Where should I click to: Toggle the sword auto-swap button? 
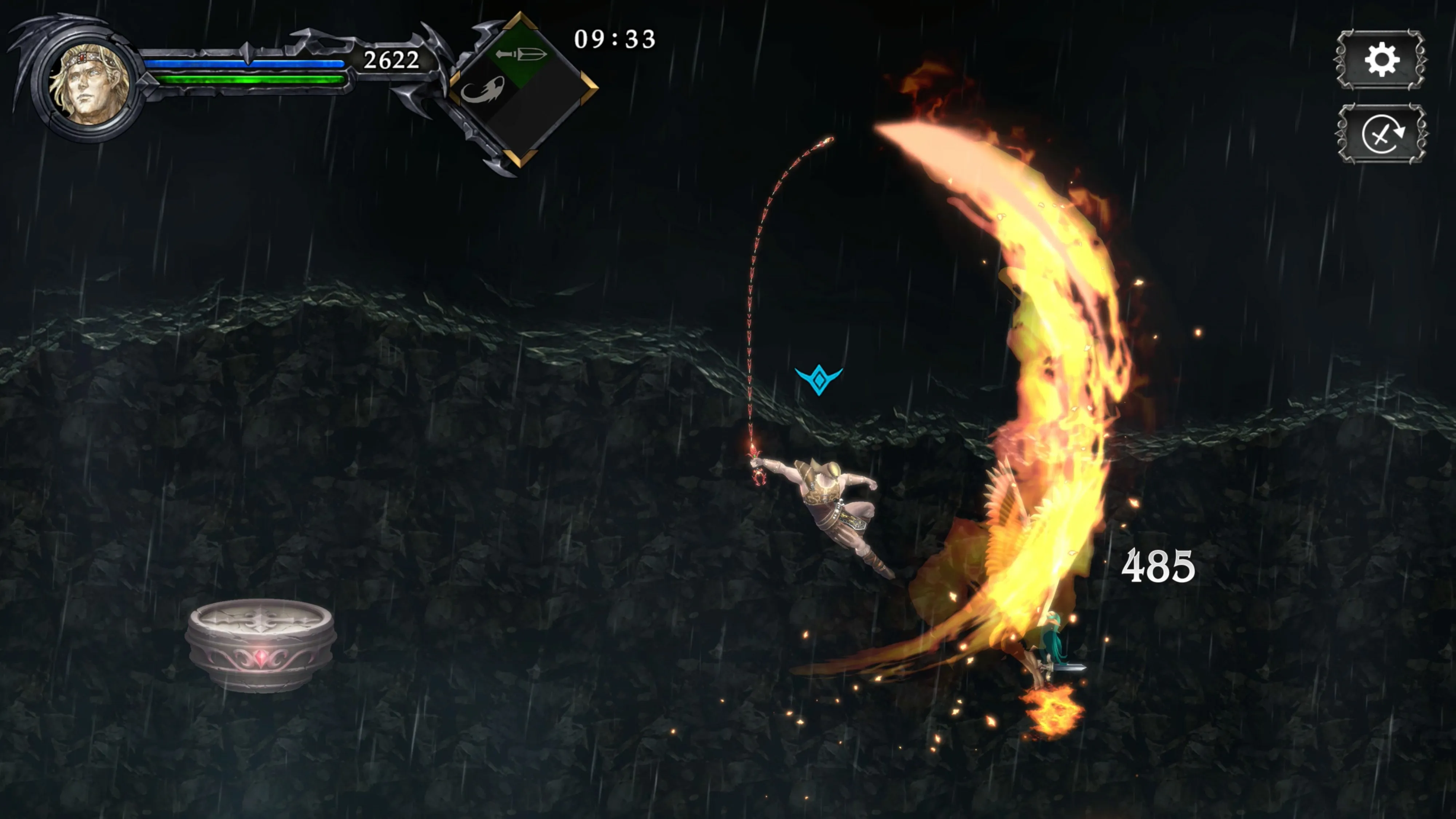tap(1381, 134)
